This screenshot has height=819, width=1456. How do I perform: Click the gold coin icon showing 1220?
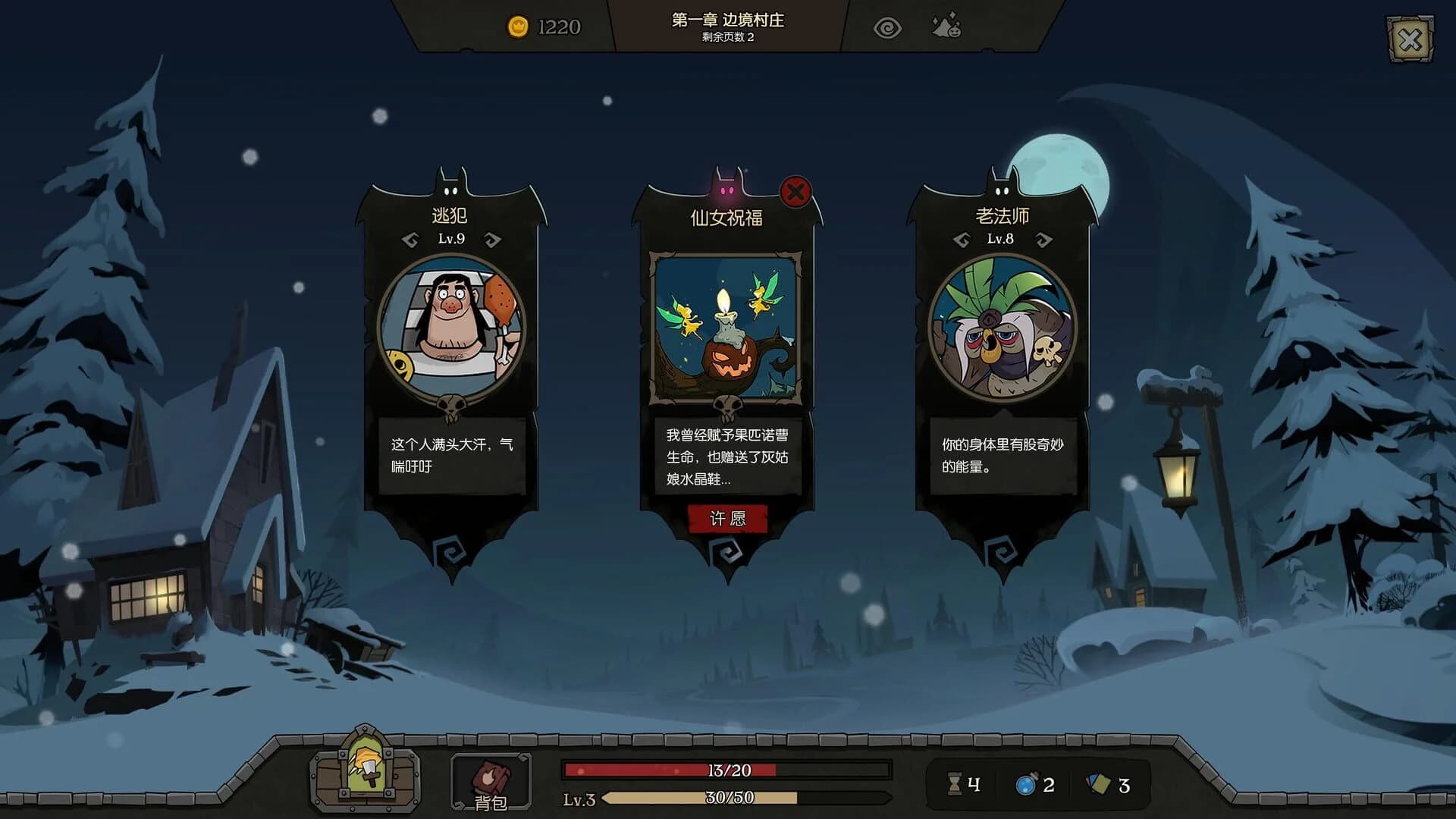(519, 25)
